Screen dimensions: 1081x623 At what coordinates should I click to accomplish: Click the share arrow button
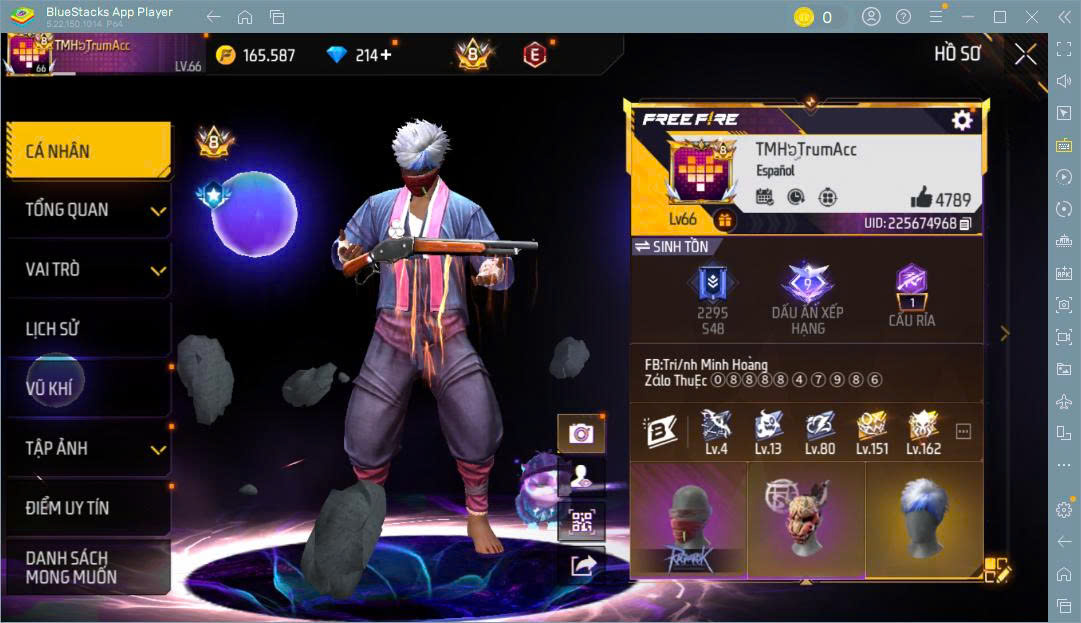[x=582, y=566]
